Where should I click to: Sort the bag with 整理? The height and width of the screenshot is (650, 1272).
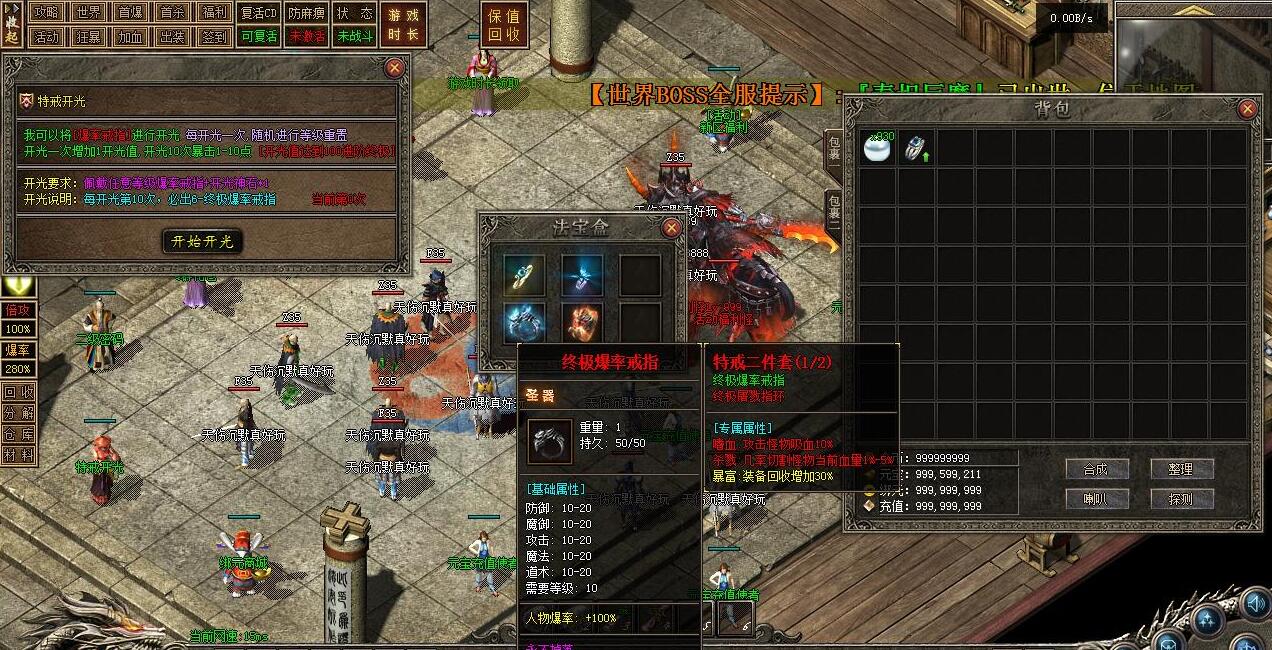tap(1181, 469)
